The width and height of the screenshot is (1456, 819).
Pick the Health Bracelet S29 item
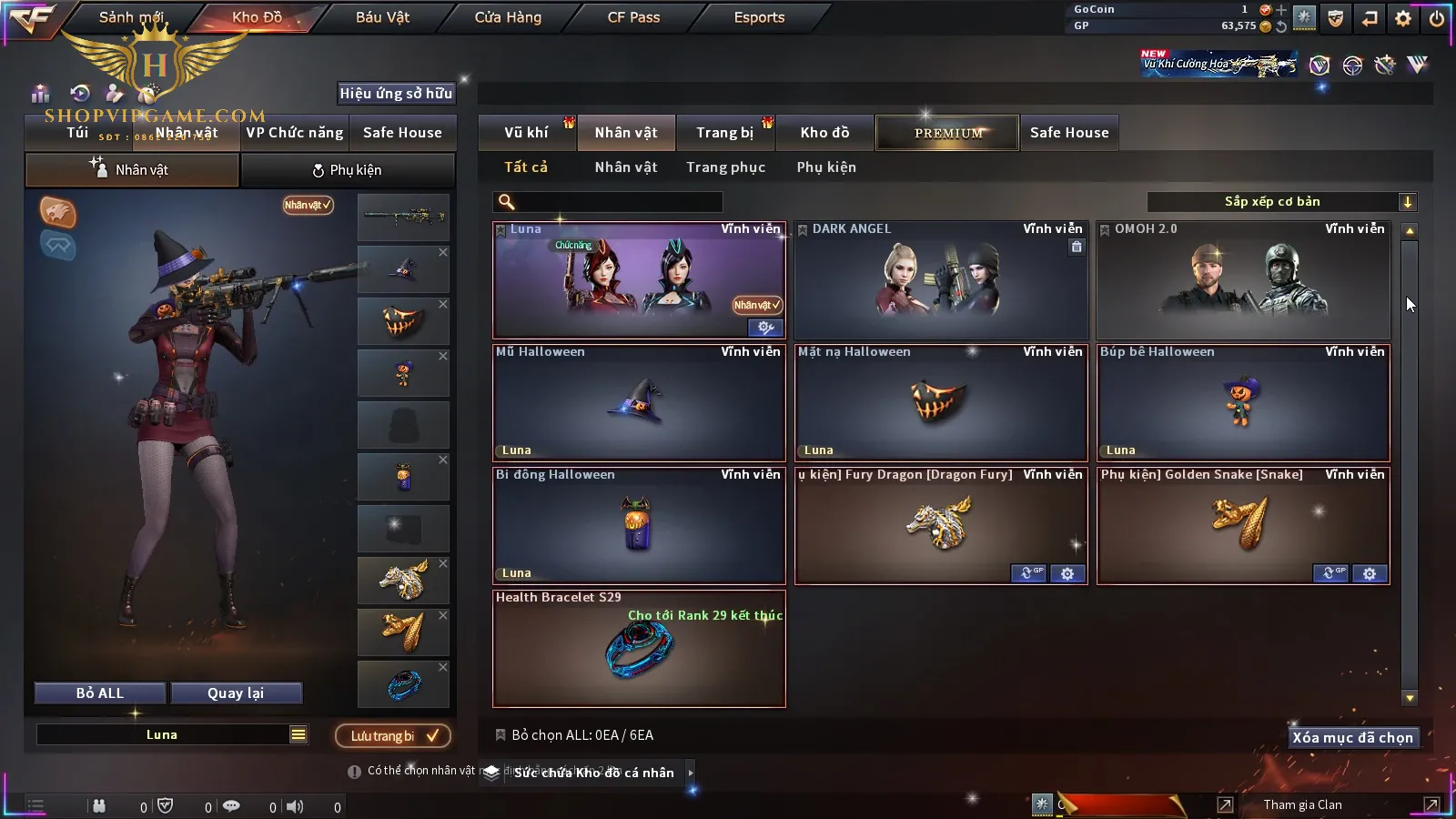click(x=639, y=649)
